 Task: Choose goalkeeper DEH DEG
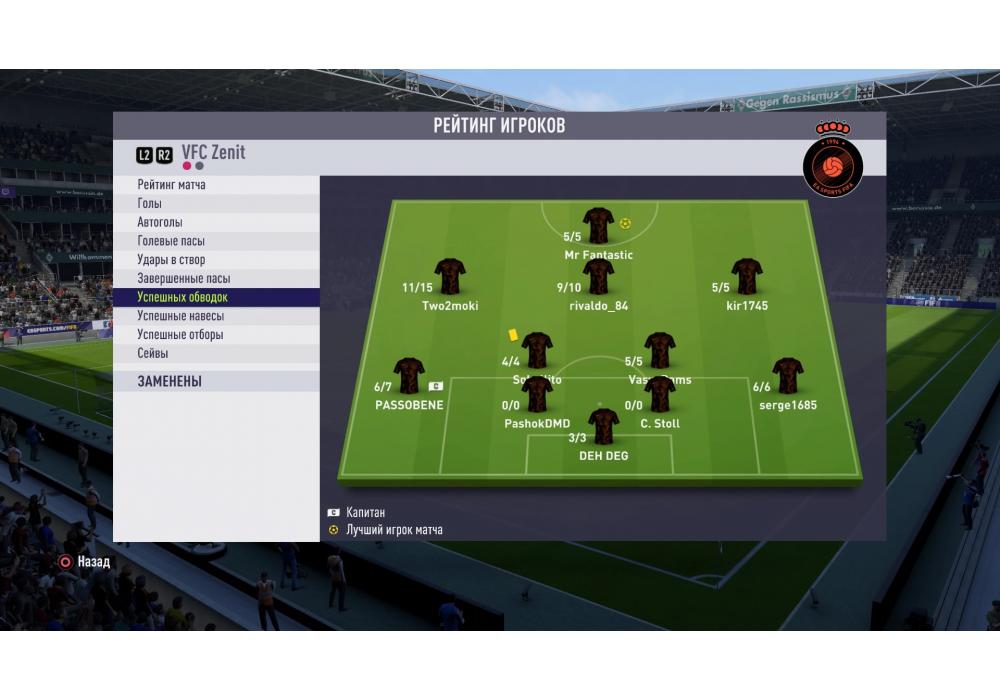(604, 426)
